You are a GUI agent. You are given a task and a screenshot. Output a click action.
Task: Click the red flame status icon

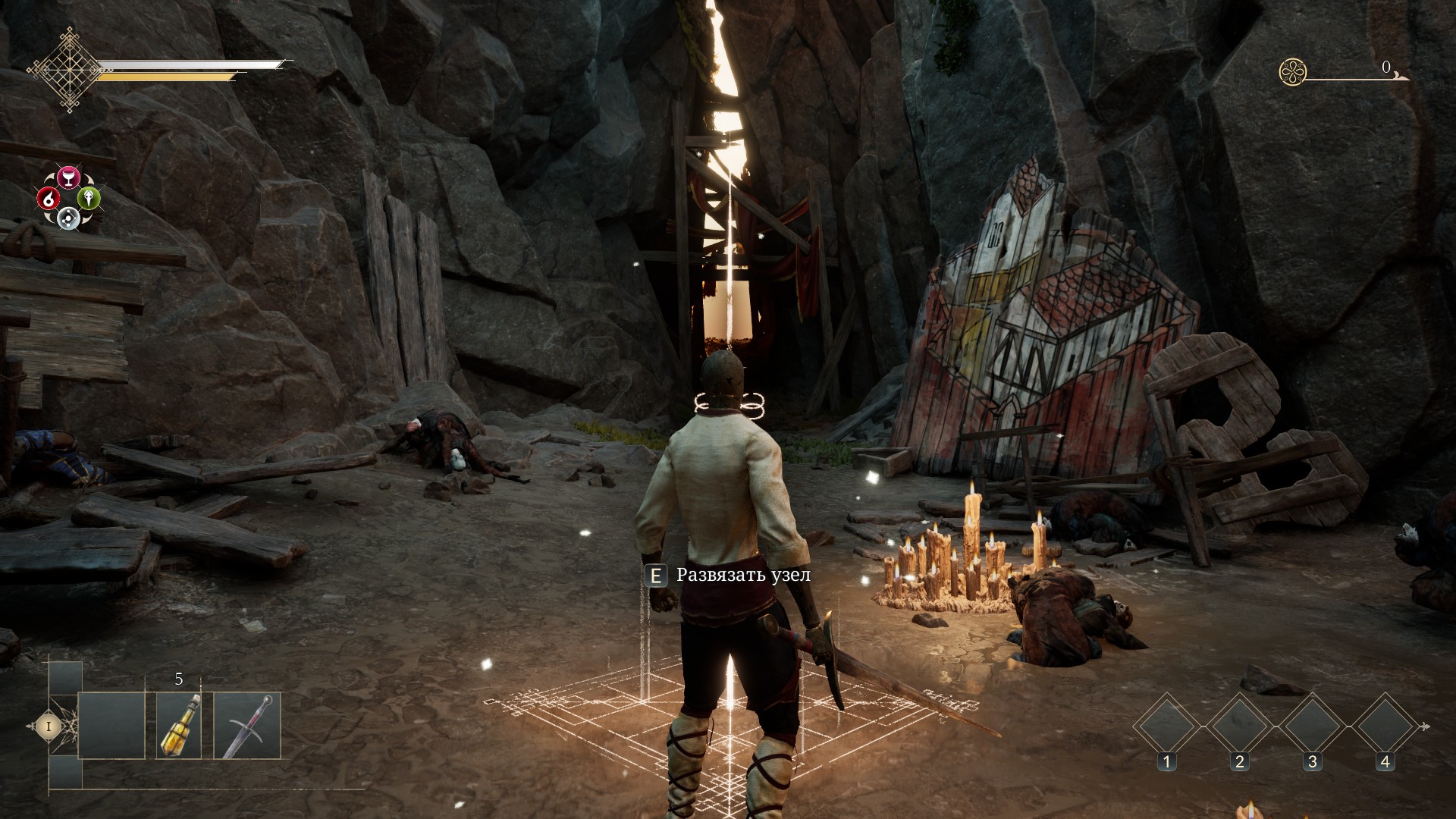[x=49, y=199]
